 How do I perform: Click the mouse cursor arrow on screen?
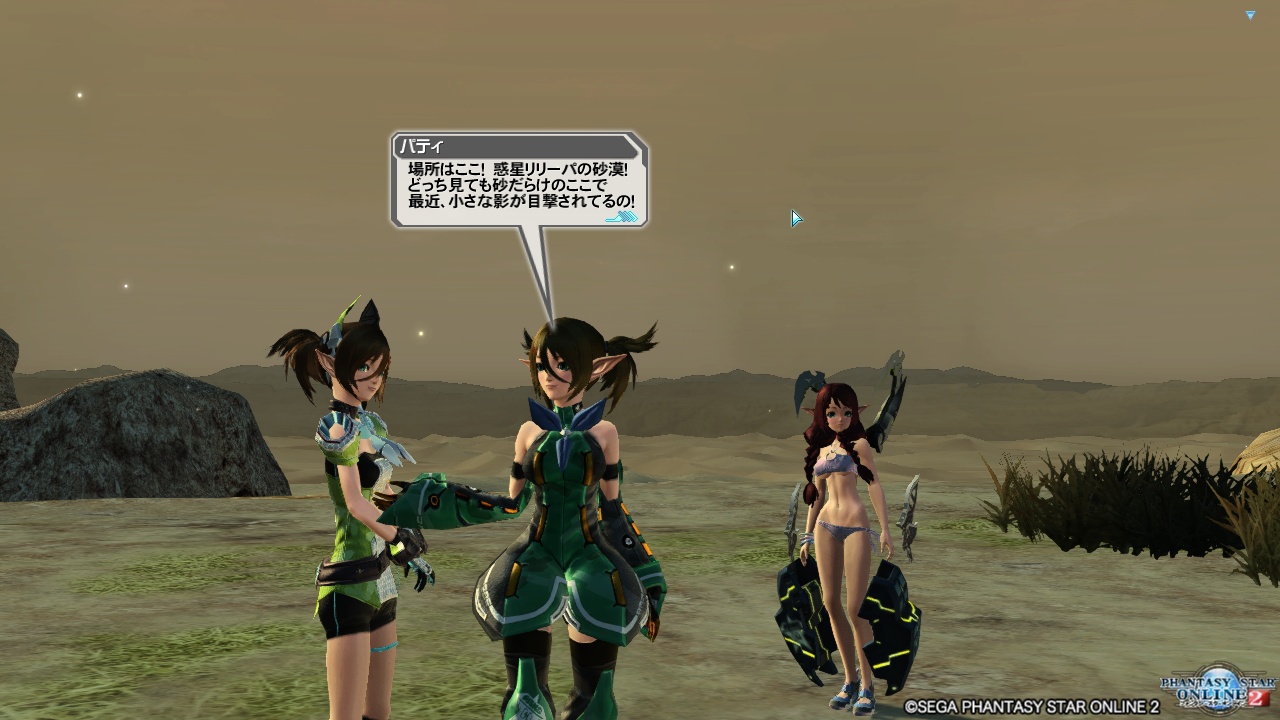pos(795,217)
